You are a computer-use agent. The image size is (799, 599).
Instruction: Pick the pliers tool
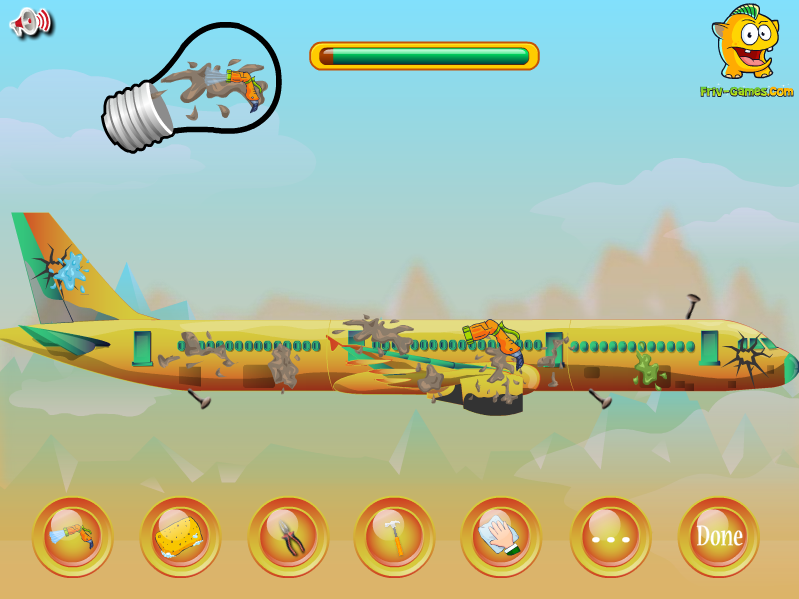point(288,537)
